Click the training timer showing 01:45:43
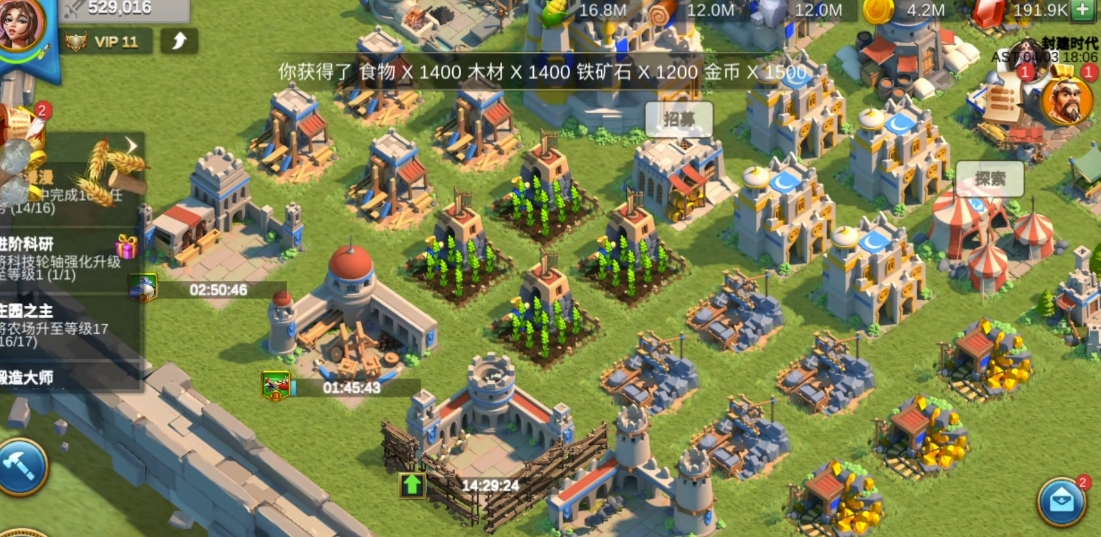The width and height of the screenshot is (1101, 537). pyautogui.click(x=350, y=387)
